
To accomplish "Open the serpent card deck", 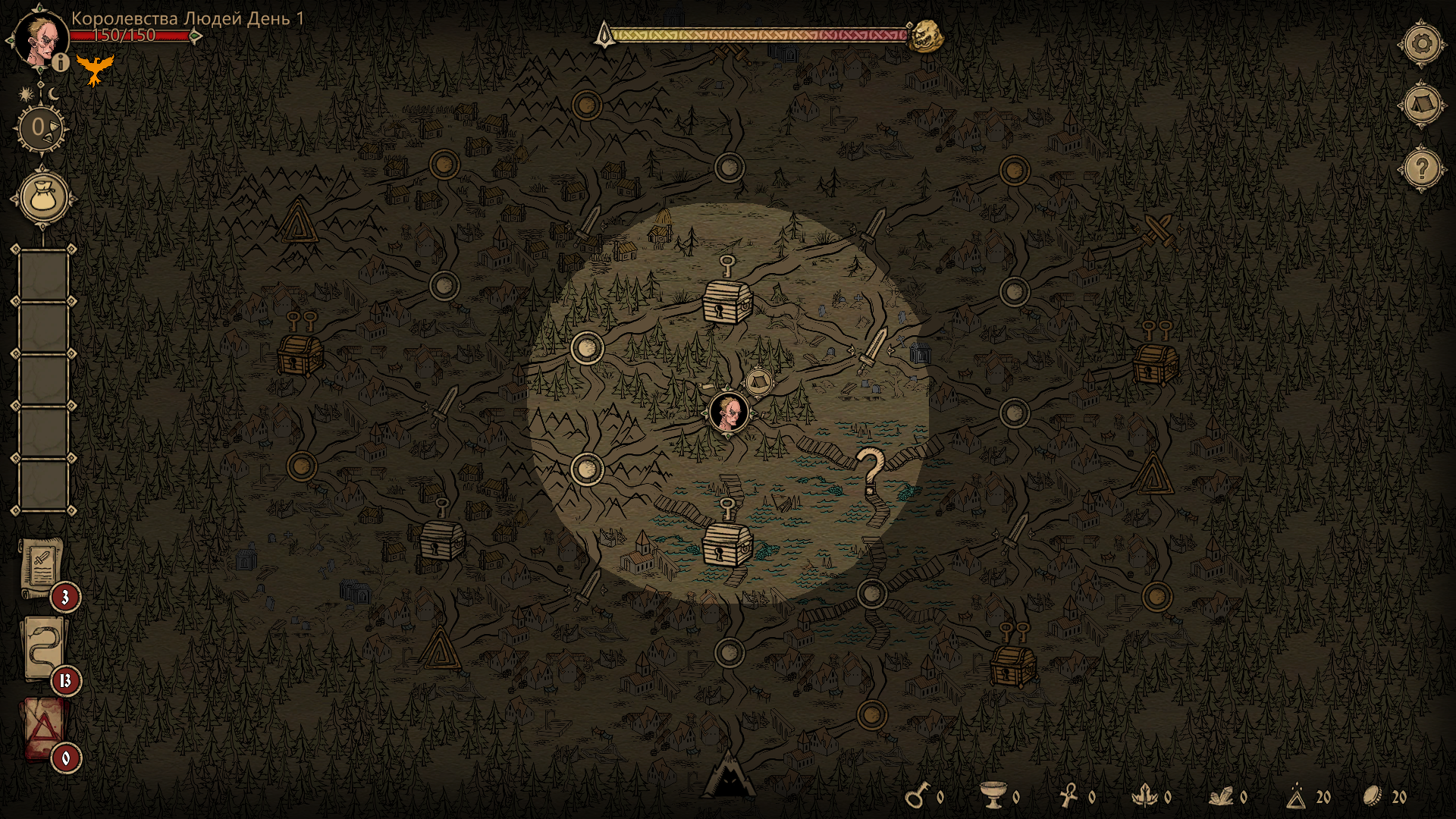I will pyautogui.click(x=43, y=649).
